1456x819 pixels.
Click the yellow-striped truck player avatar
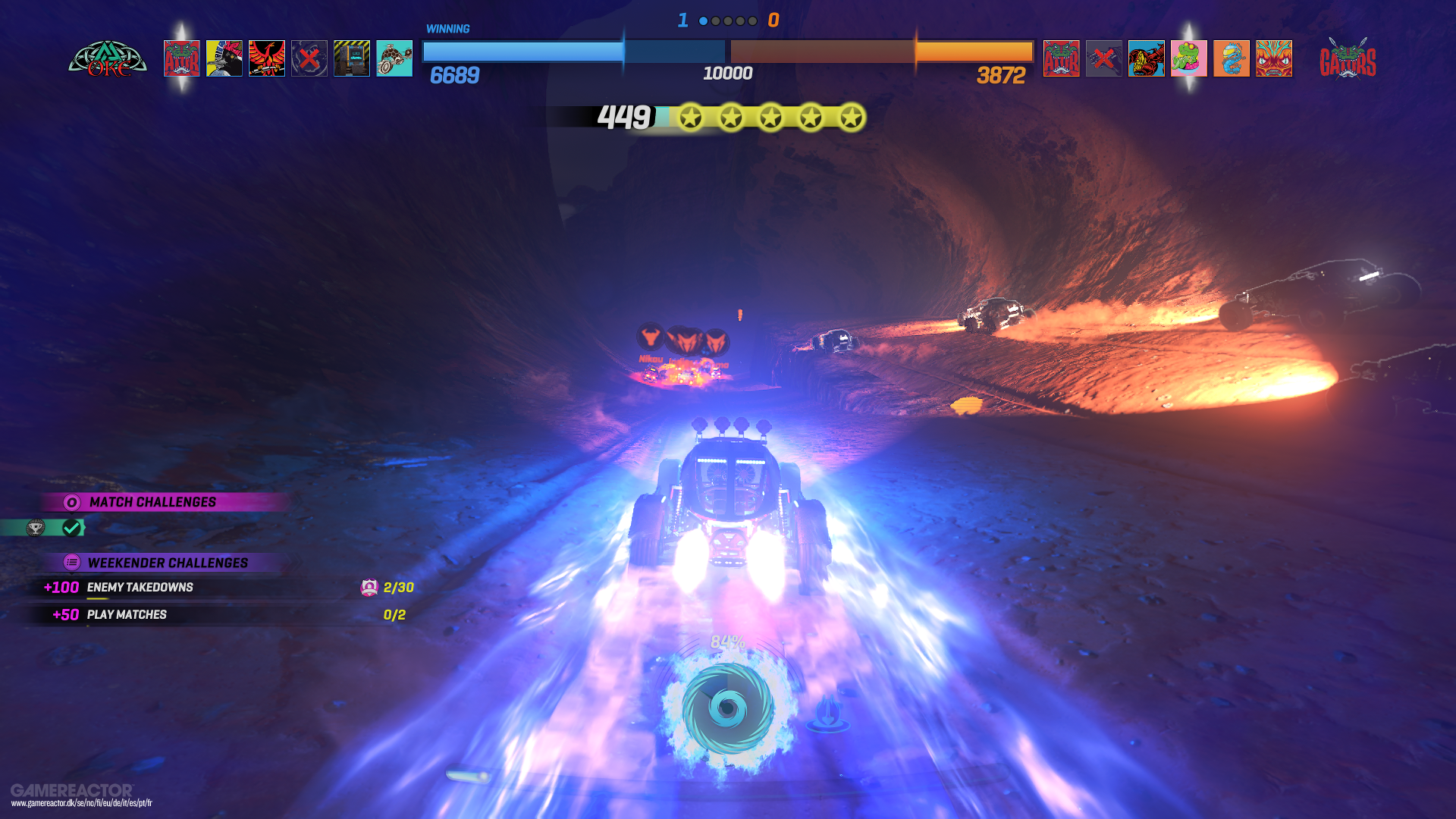352,58
